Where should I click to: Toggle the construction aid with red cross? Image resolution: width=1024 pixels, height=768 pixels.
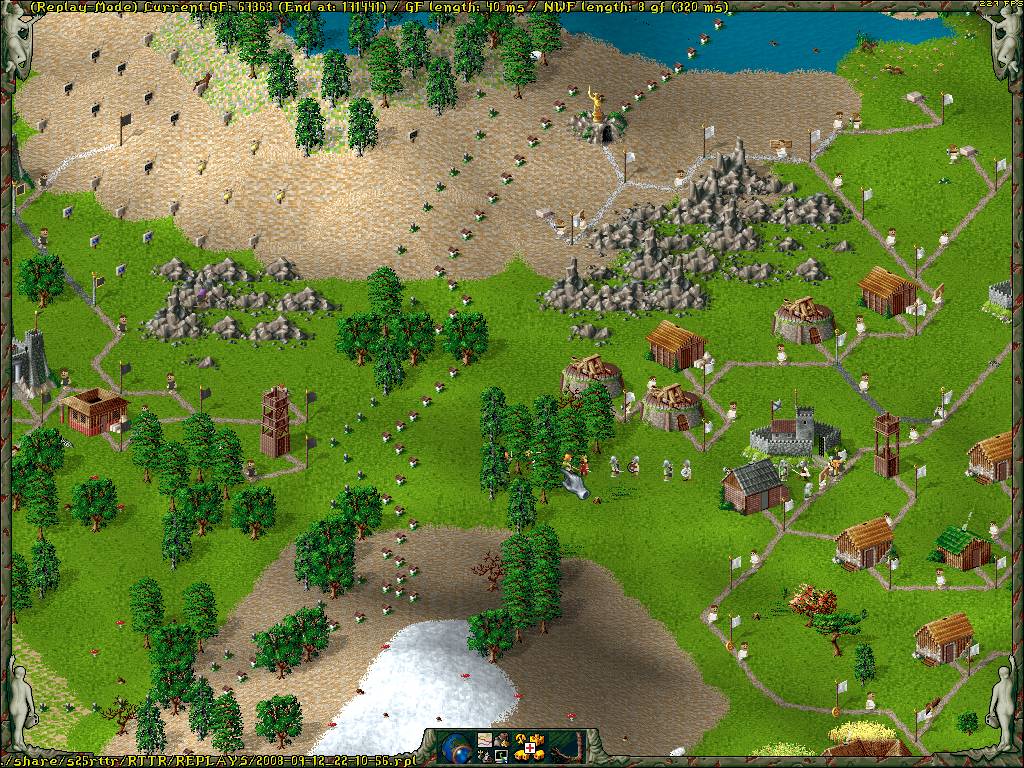[x=528, y=748]
